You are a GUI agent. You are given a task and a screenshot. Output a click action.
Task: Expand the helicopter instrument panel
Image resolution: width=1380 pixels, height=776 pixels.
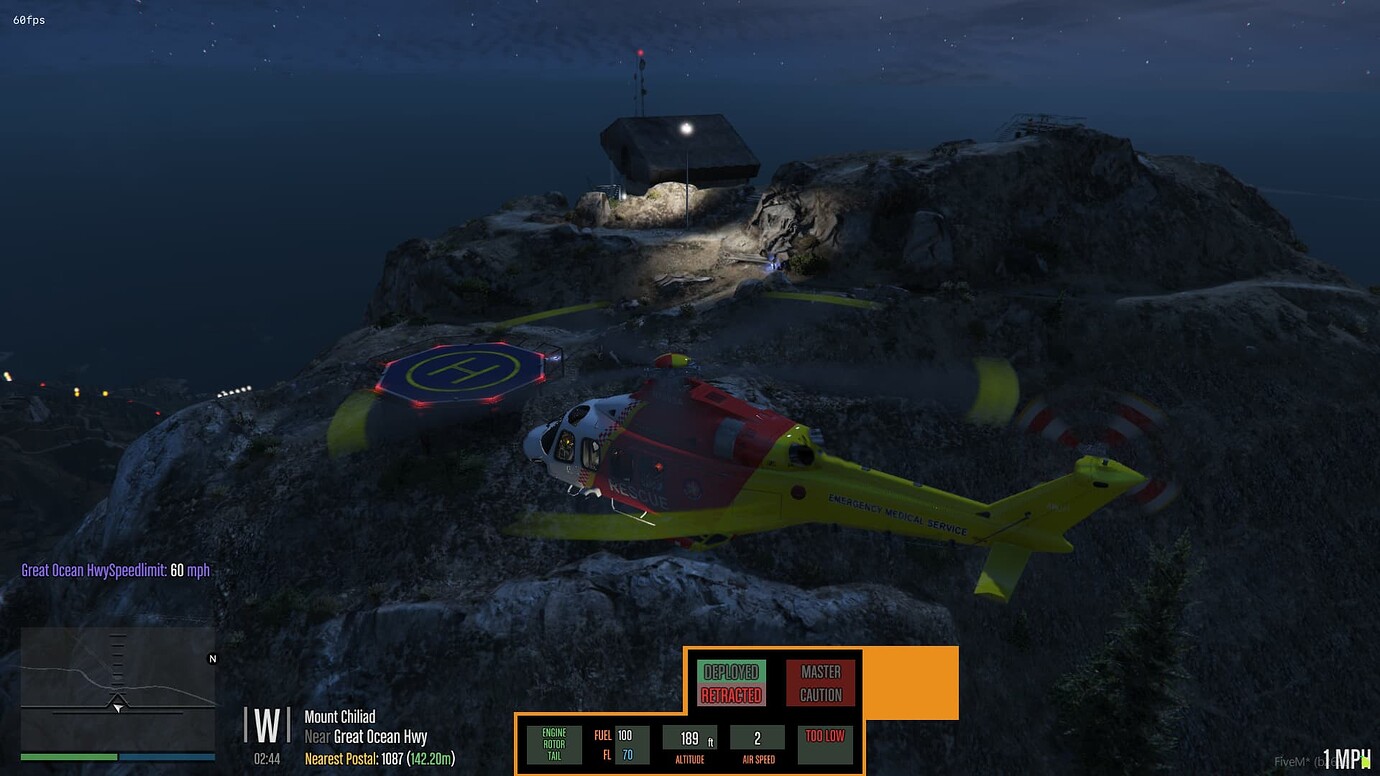tap(688, 718)
